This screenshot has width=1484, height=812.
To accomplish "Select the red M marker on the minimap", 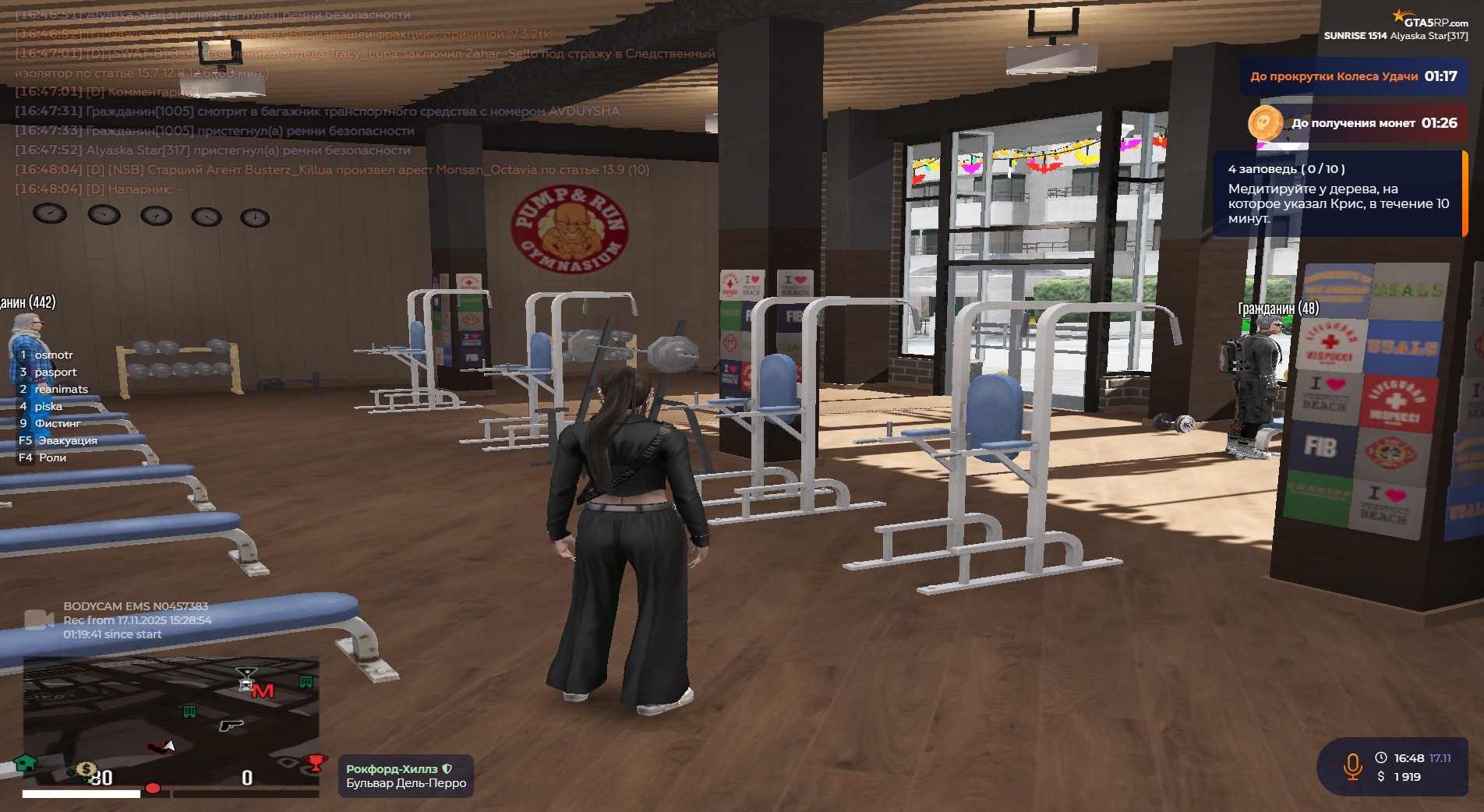I will click(263, 690).
